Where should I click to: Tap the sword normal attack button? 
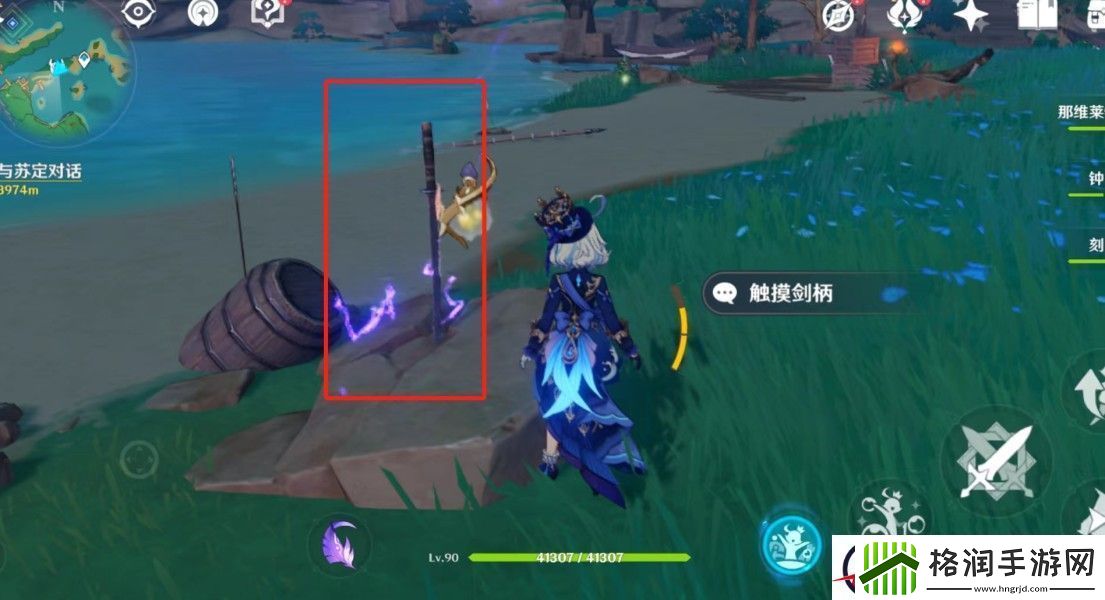[993, 463]
